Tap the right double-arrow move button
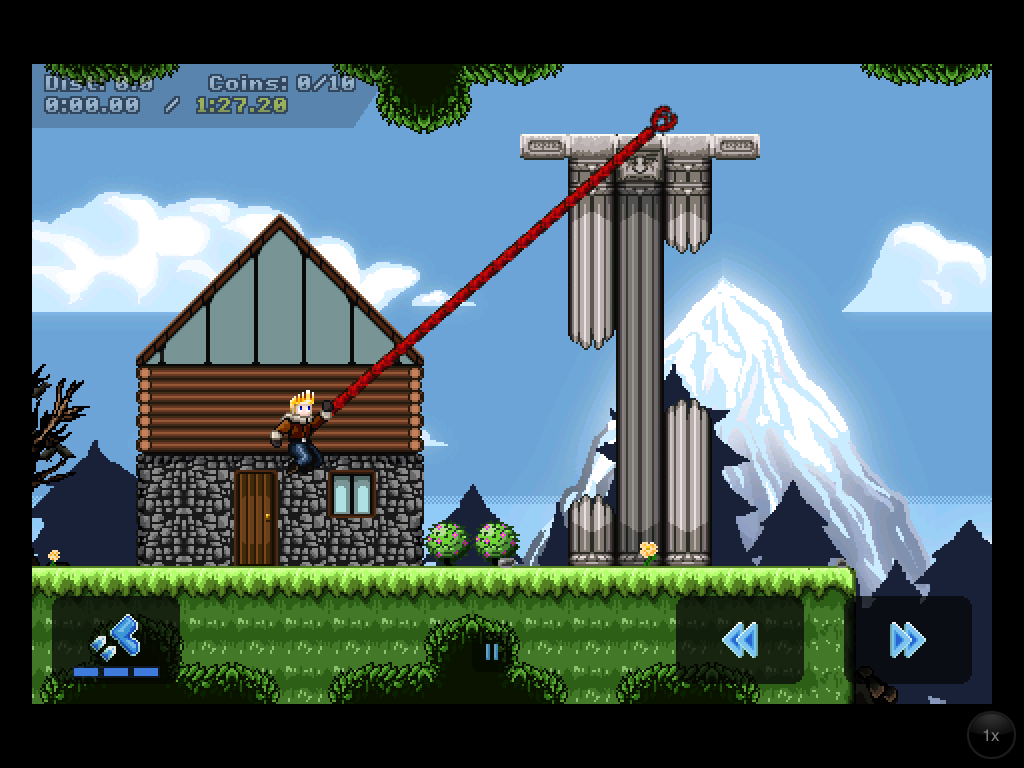 coord(908,640)
